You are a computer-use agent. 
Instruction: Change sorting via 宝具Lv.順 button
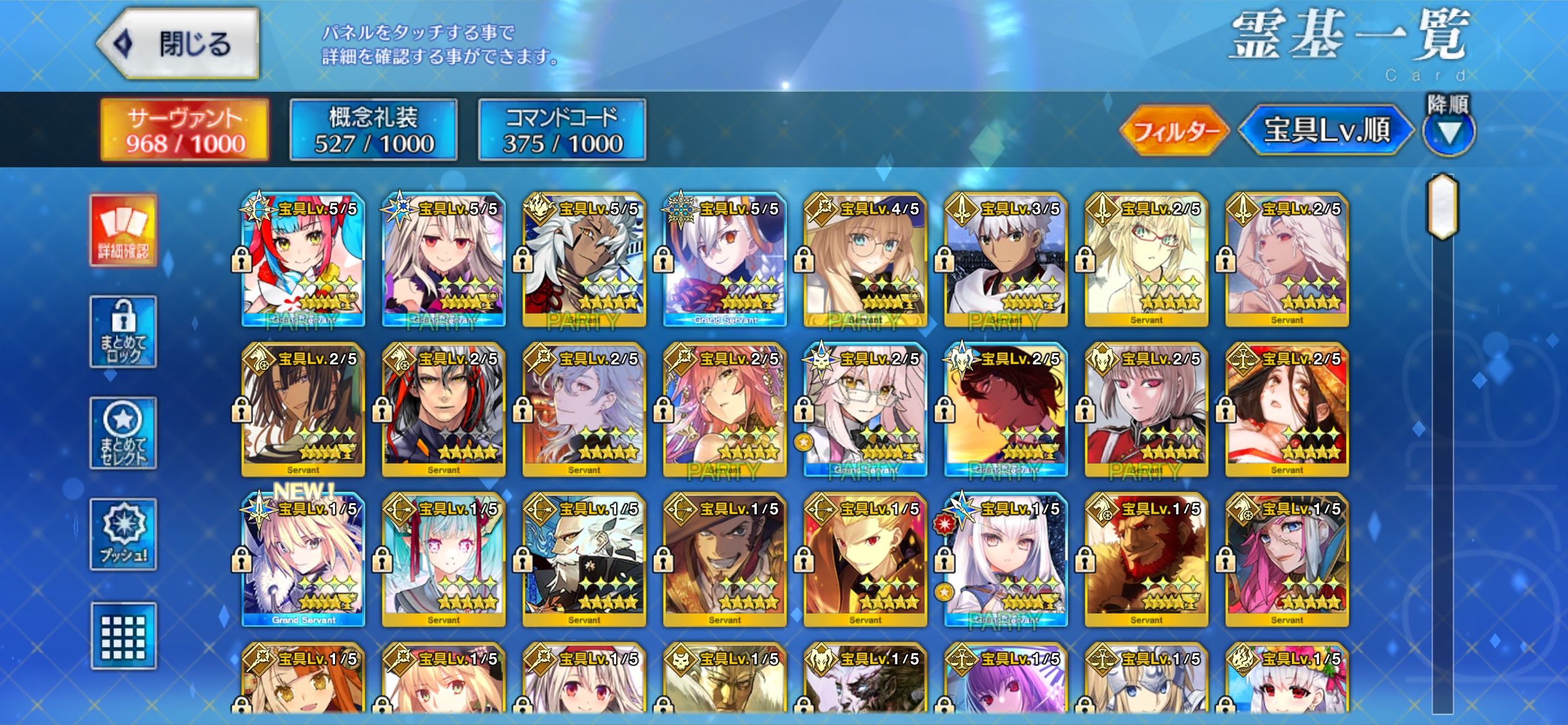click(x=1326, y=130)
